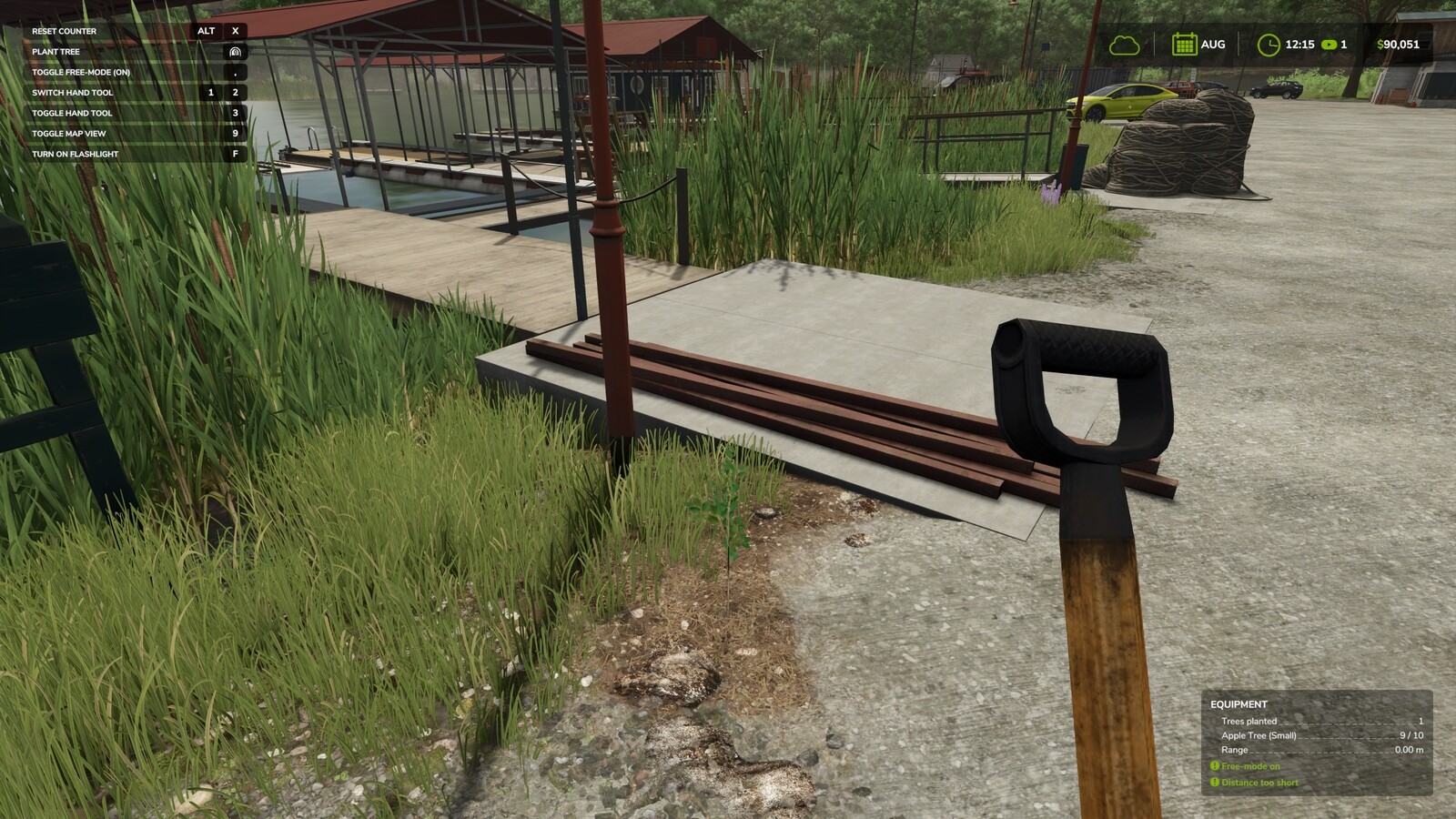
Task: Click the weather cloud icon
Action: [1126, 44]
